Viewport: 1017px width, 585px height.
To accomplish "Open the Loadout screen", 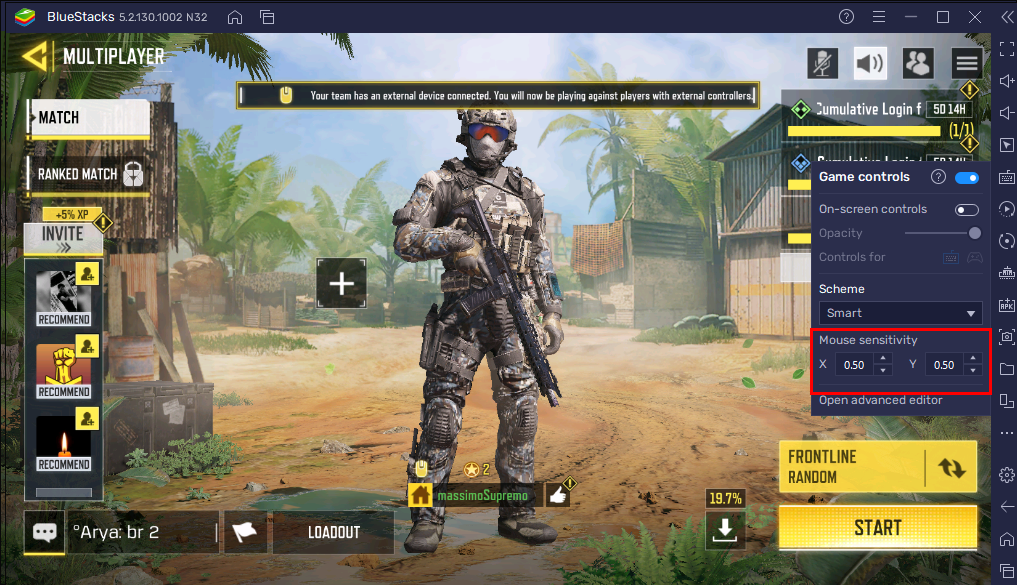I will (x=333, y=532).
